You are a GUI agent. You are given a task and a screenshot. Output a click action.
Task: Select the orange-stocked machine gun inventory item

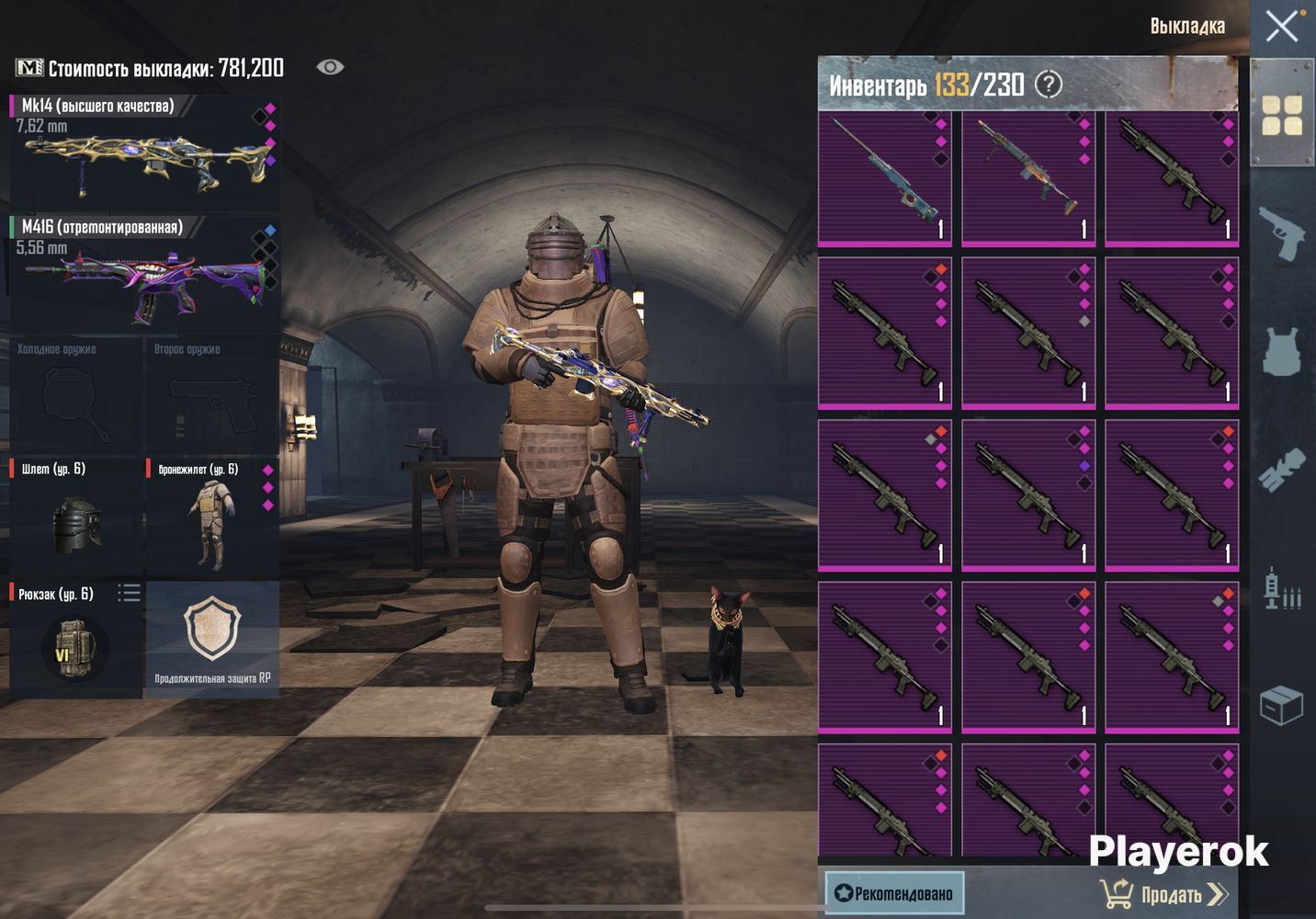1028,178
